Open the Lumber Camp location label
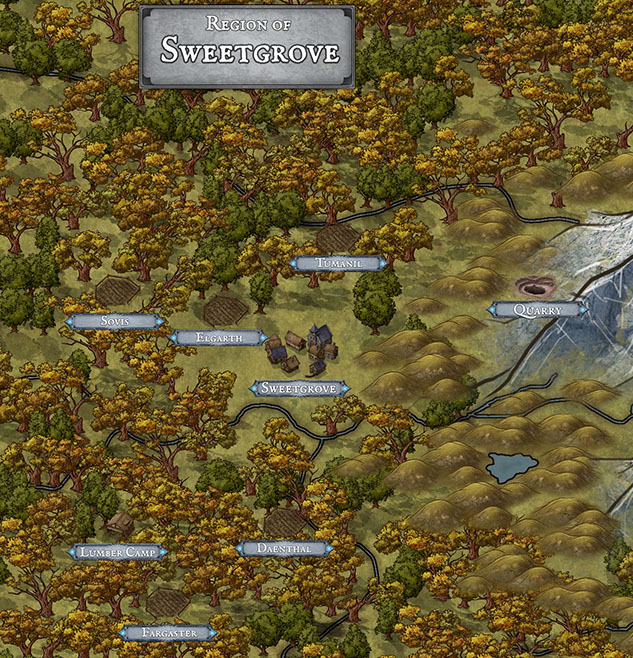The height and width of the screenshot is (658, 633). coord(116,552)
